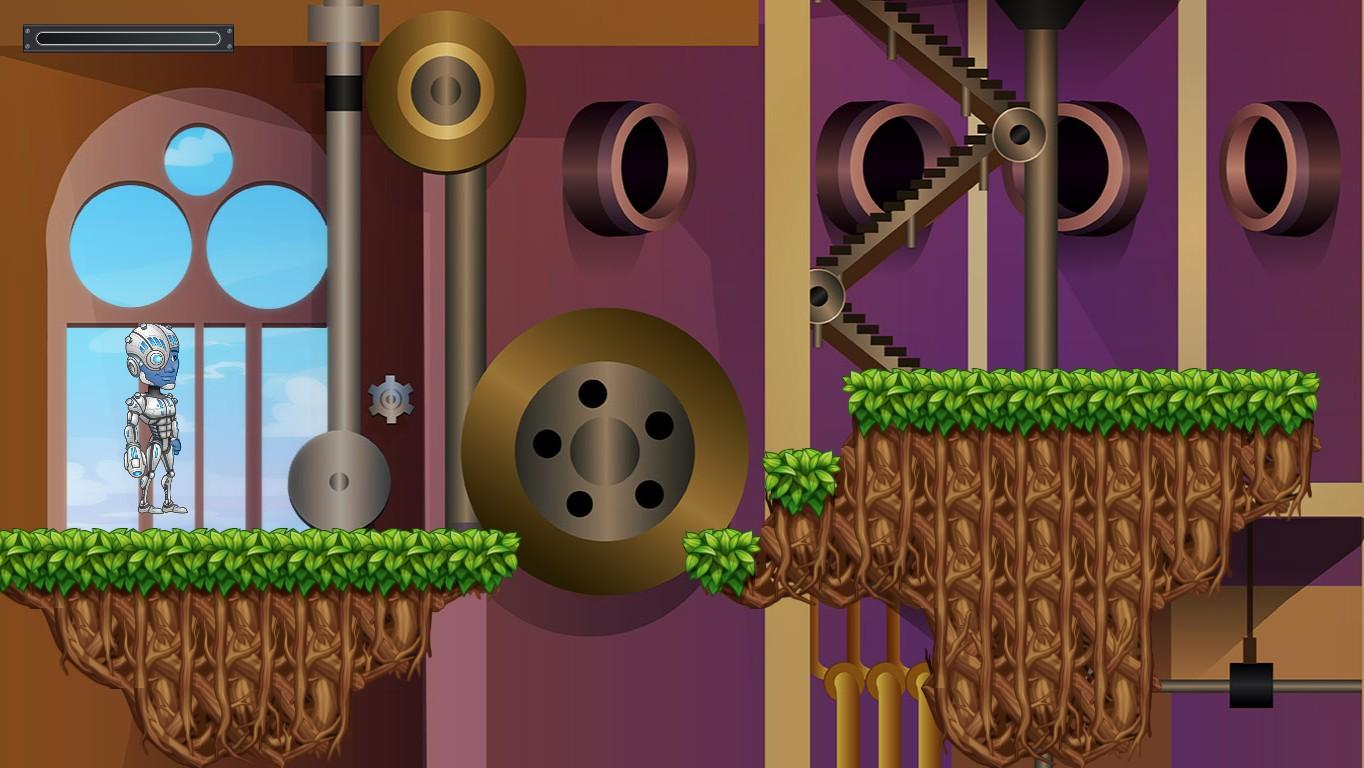The height and width of the screenshot is (768, 1364).
Task: Click the health bar in the top-left corner
Action: (x=128, y=38)
